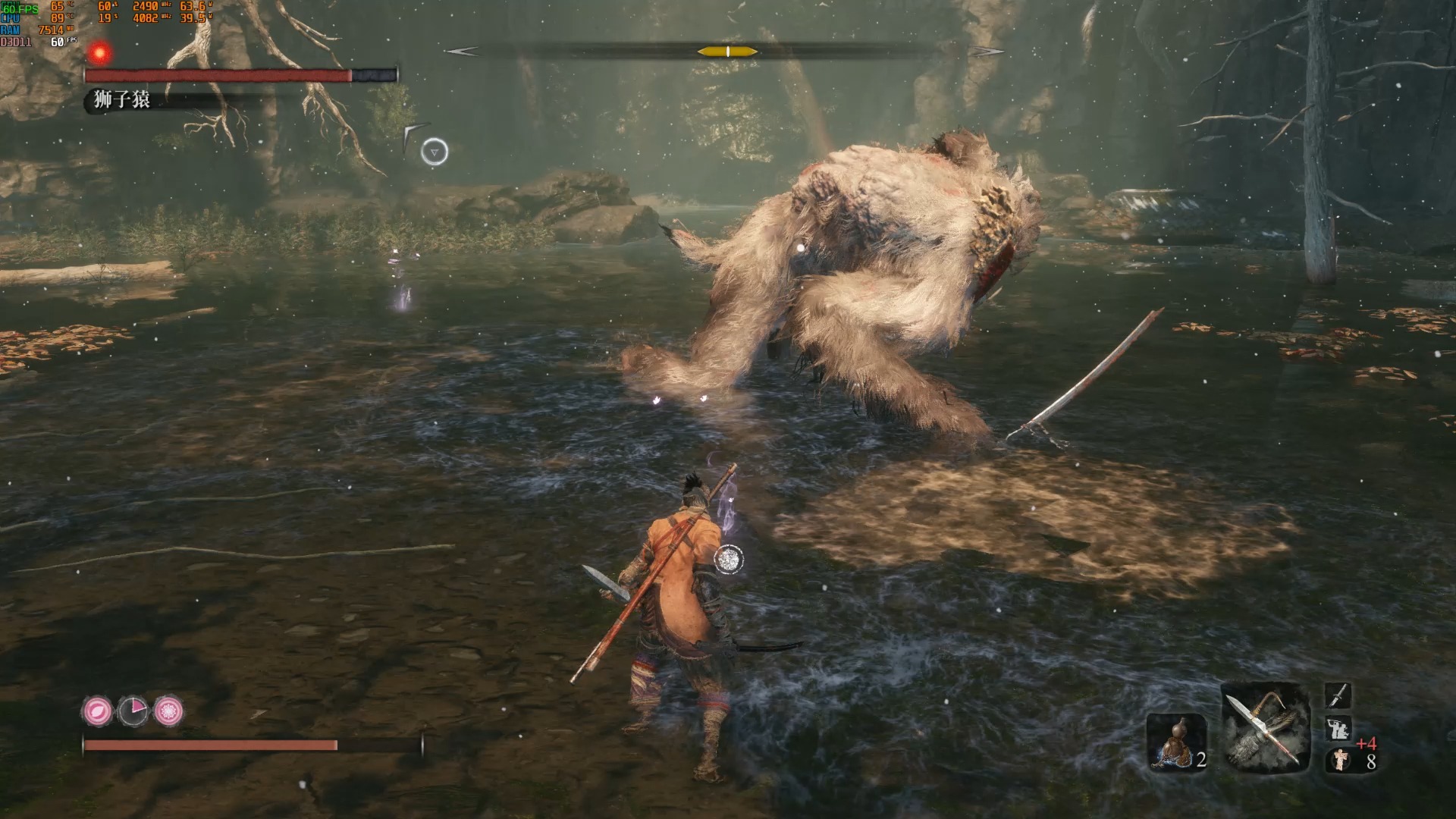Click the partially charged resurrection node
The height and width of the screenshot is (819, 1456).
click(133, 711)
